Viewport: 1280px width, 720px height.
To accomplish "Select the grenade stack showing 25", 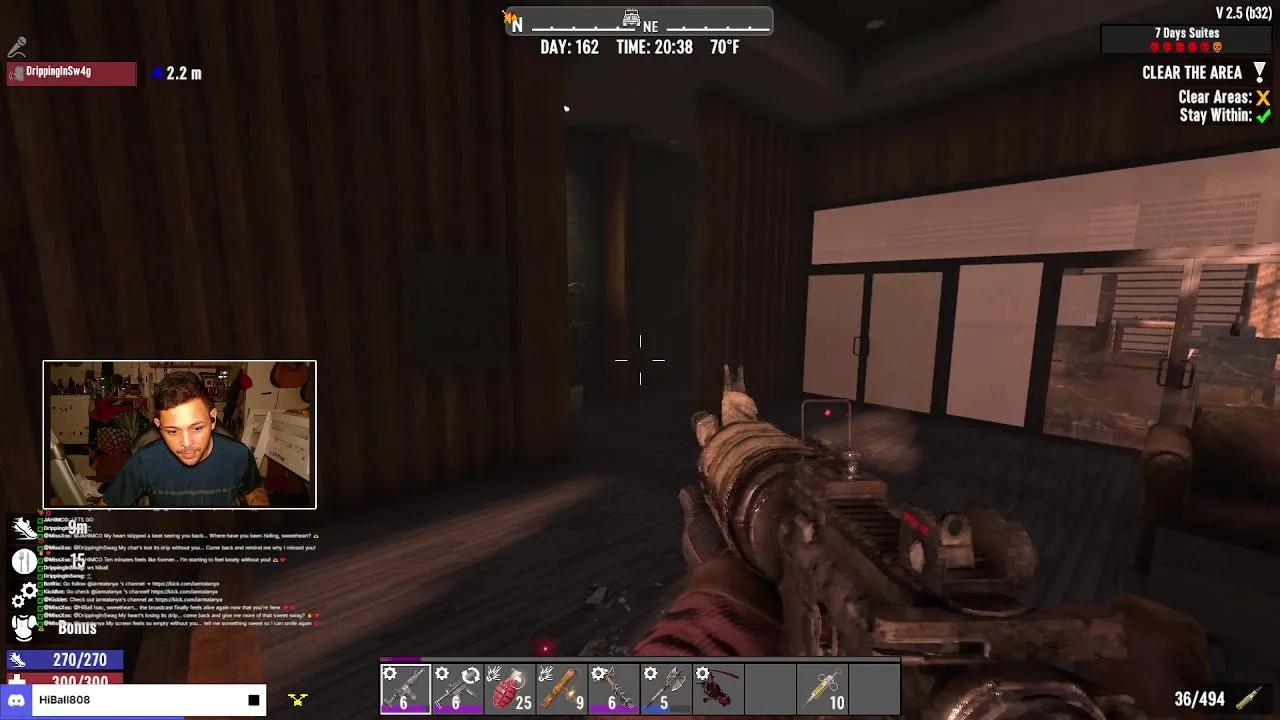I will pyautogui.click(x=509, y=687).
